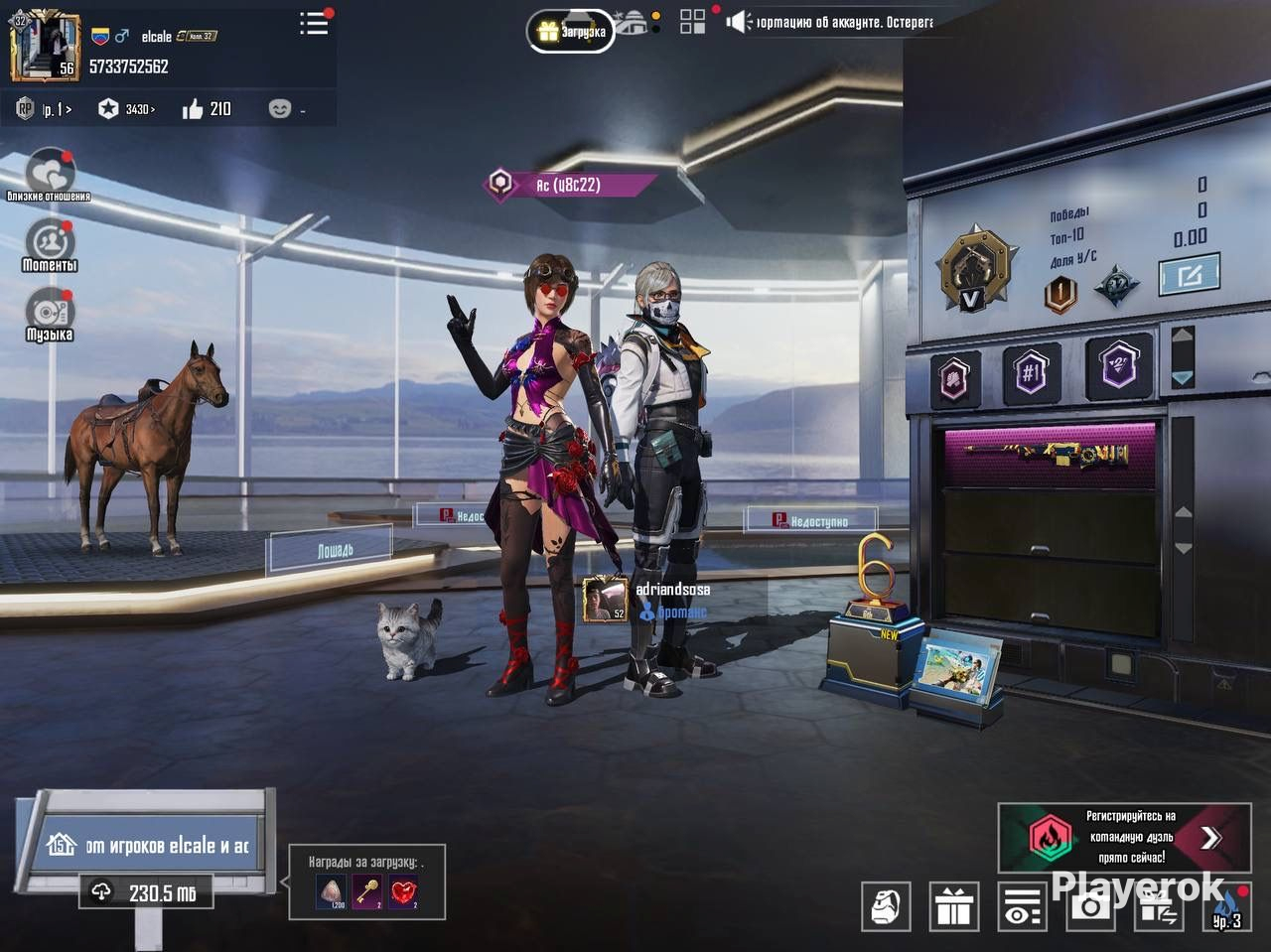The width and height of the screenshot is (1271, 952).
Task: Click the Загрузка download gift button
Action: [x=571, y=32]
